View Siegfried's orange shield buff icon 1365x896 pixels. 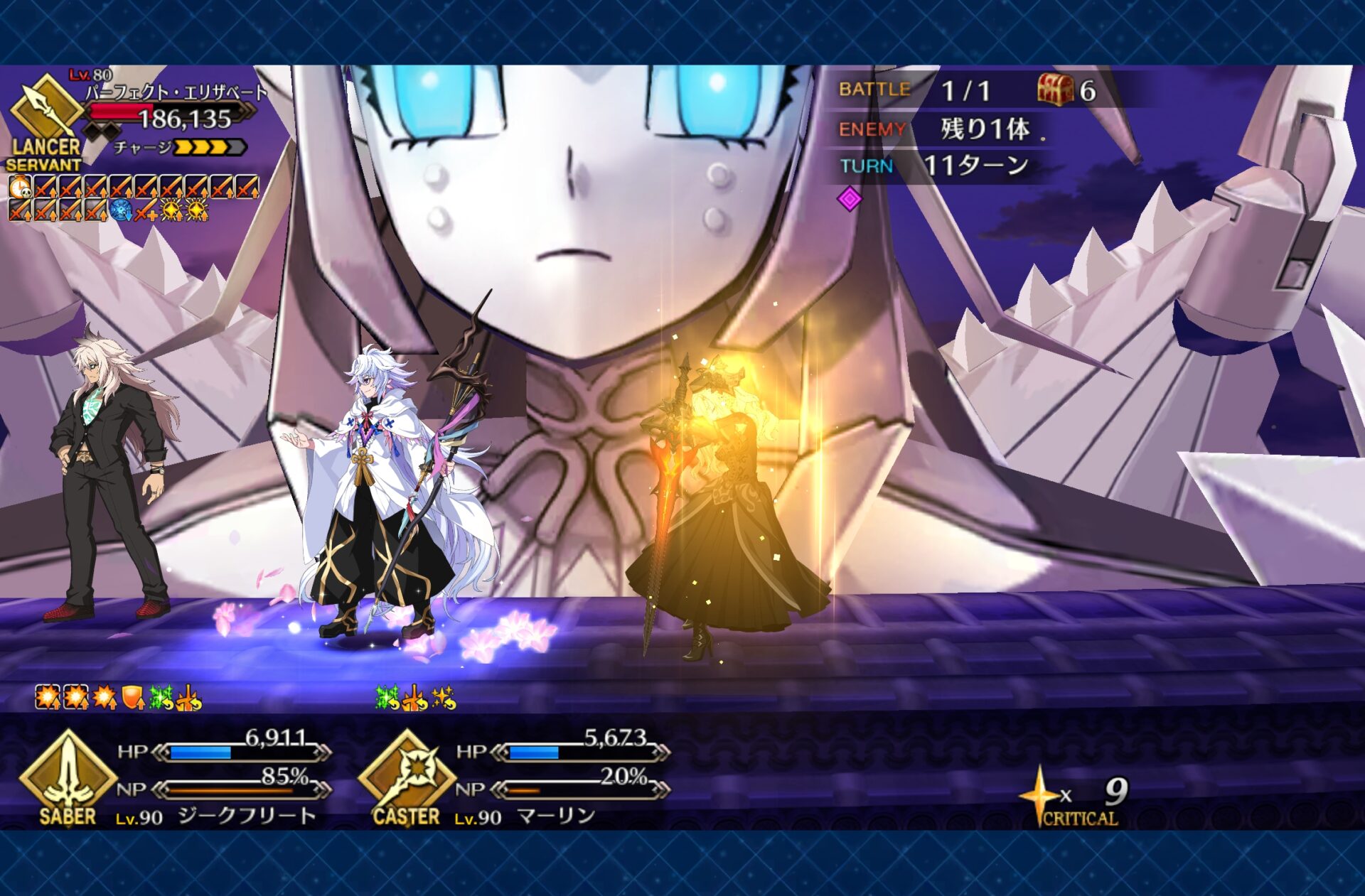coord(133,698)
